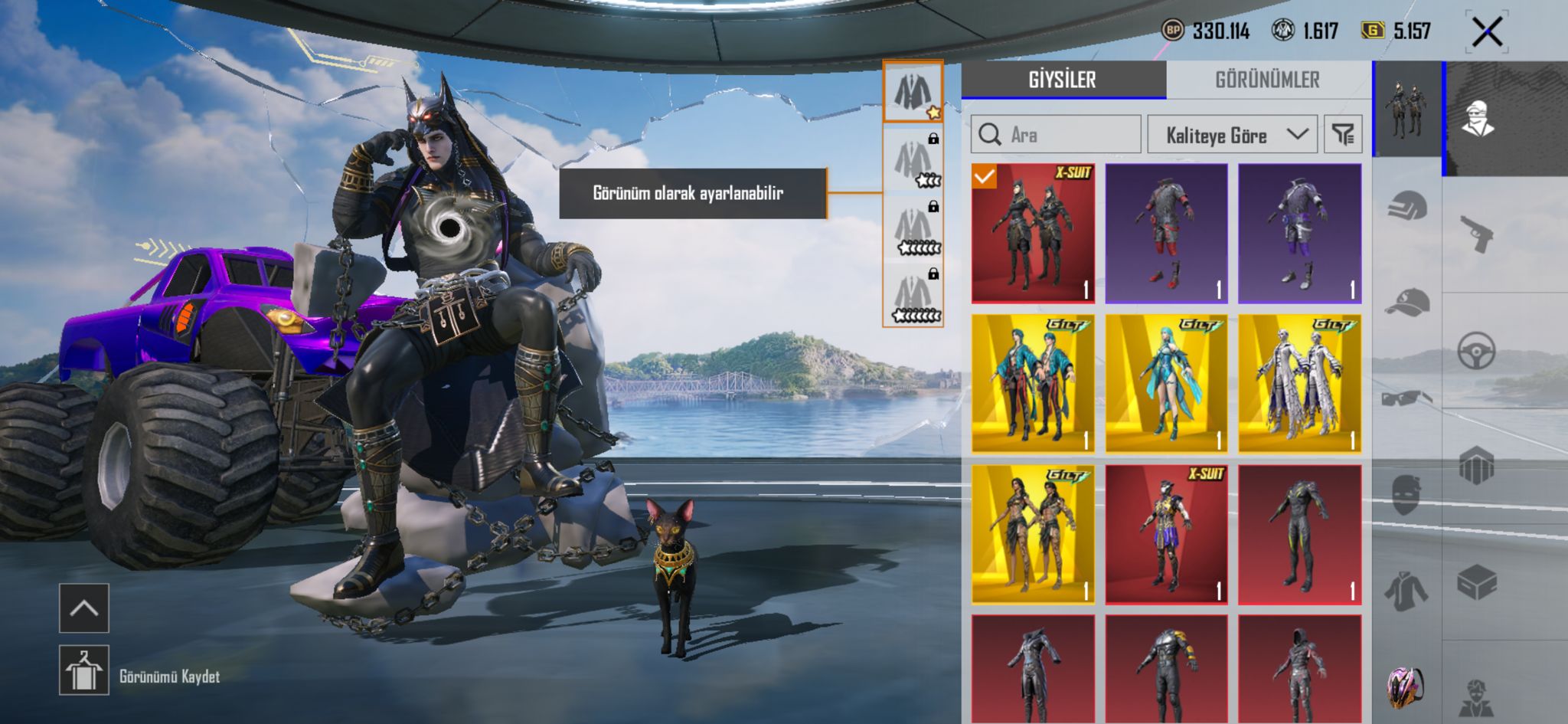The width and height of the screenshot is (1568, 724).
Task: Open the Kaliteye Göre sort dropdown
Action: (x=1232, y=135)
